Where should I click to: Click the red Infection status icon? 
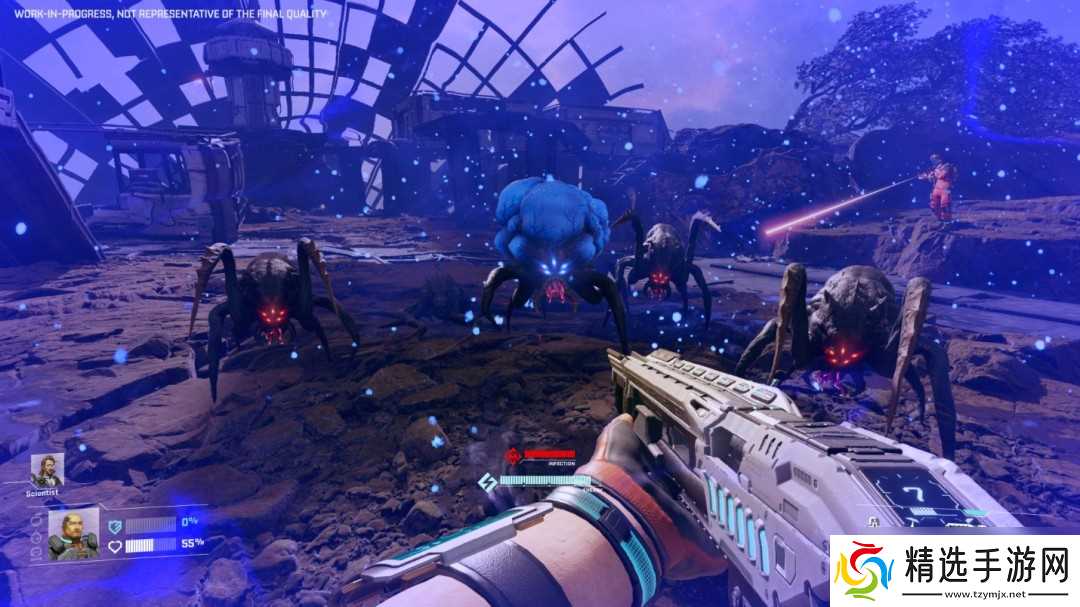[513, 456]
